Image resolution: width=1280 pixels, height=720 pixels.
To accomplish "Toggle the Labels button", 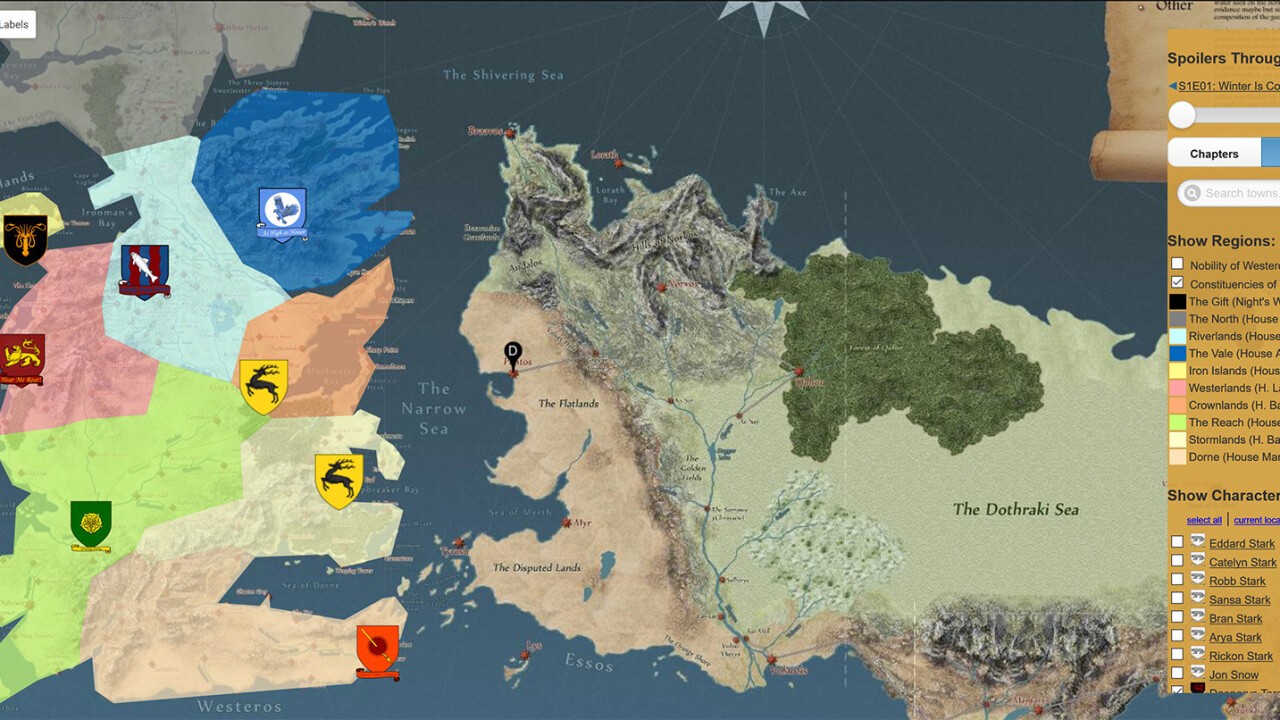I will coord(16,25).
